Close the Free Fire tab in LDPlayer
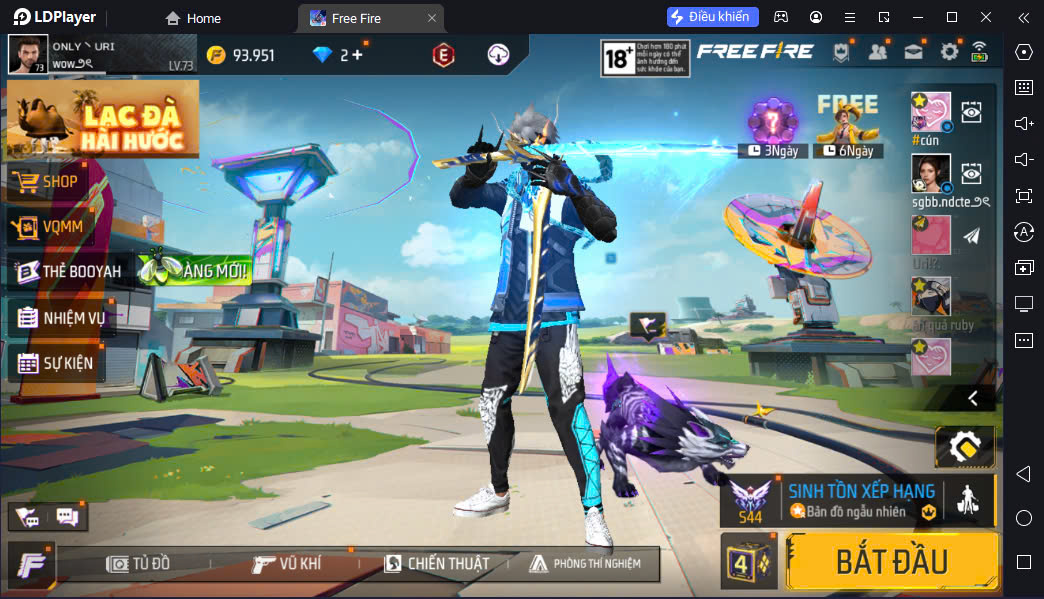The height and width of the screenshot is (599, 1044). (x=431, y=18)
